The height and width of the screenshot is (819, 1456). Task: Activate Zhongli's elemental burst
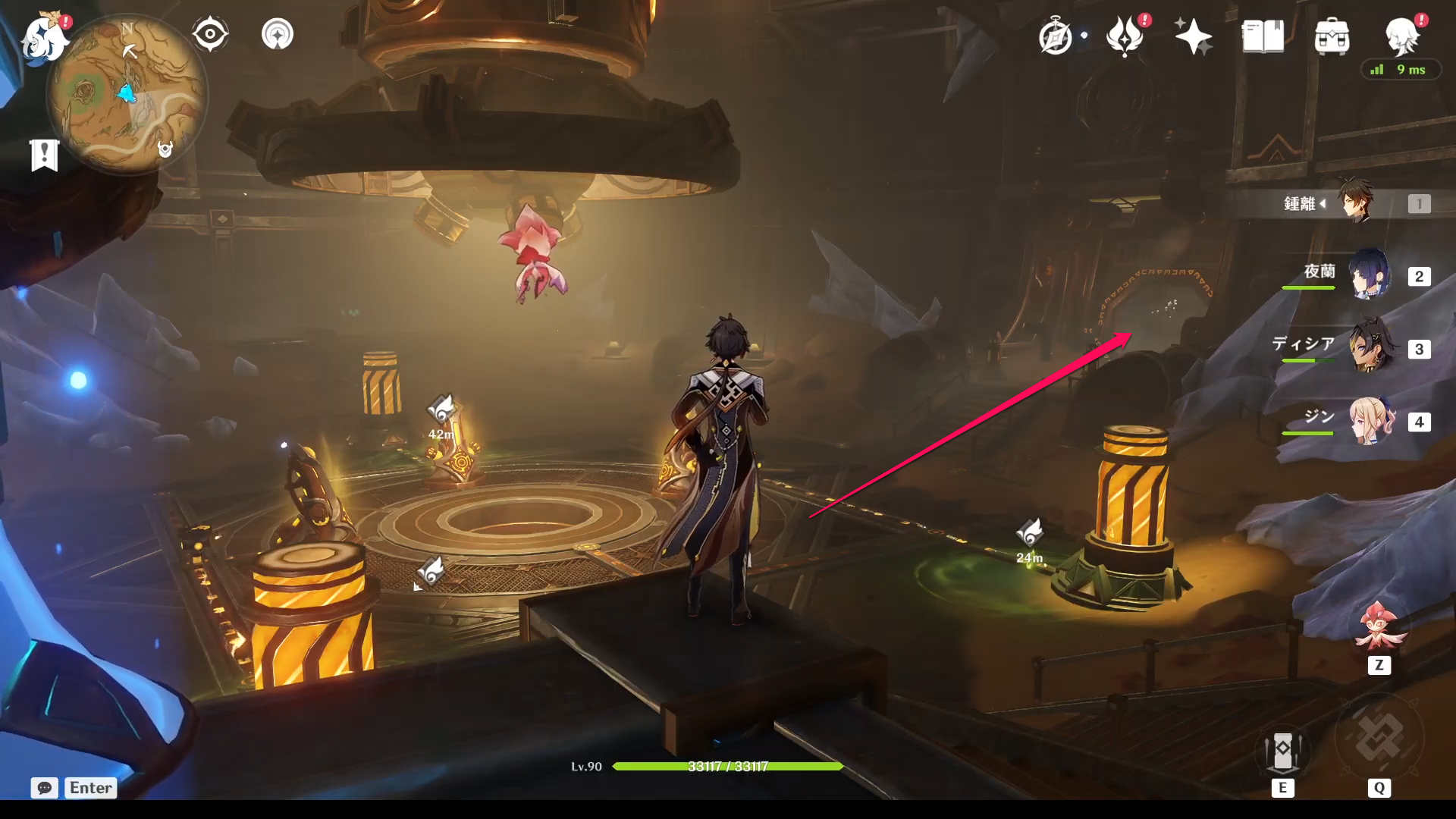click(x=1379, y=739)
